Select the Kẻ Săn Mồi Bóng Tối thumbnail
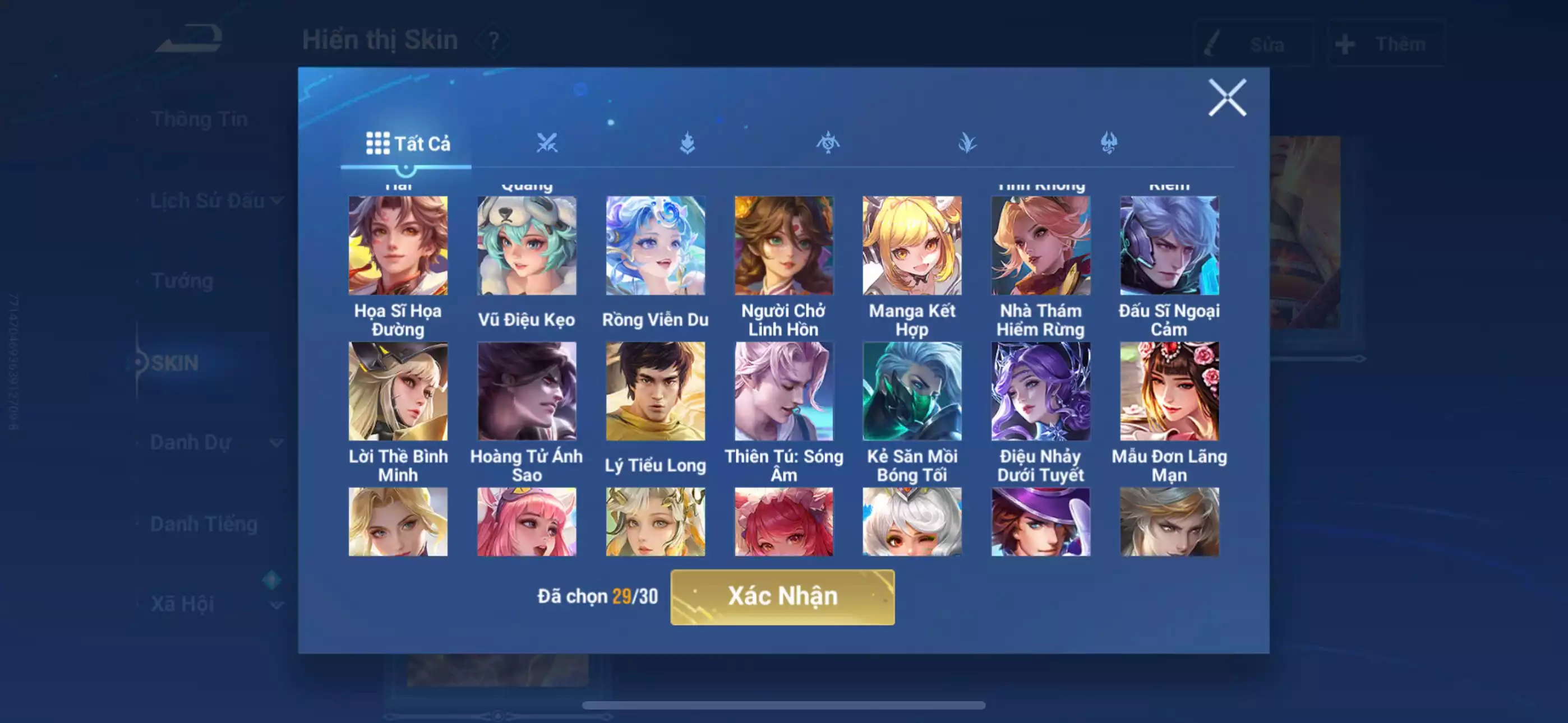This screenshot has width=1568, height=723. click(912, 391)
